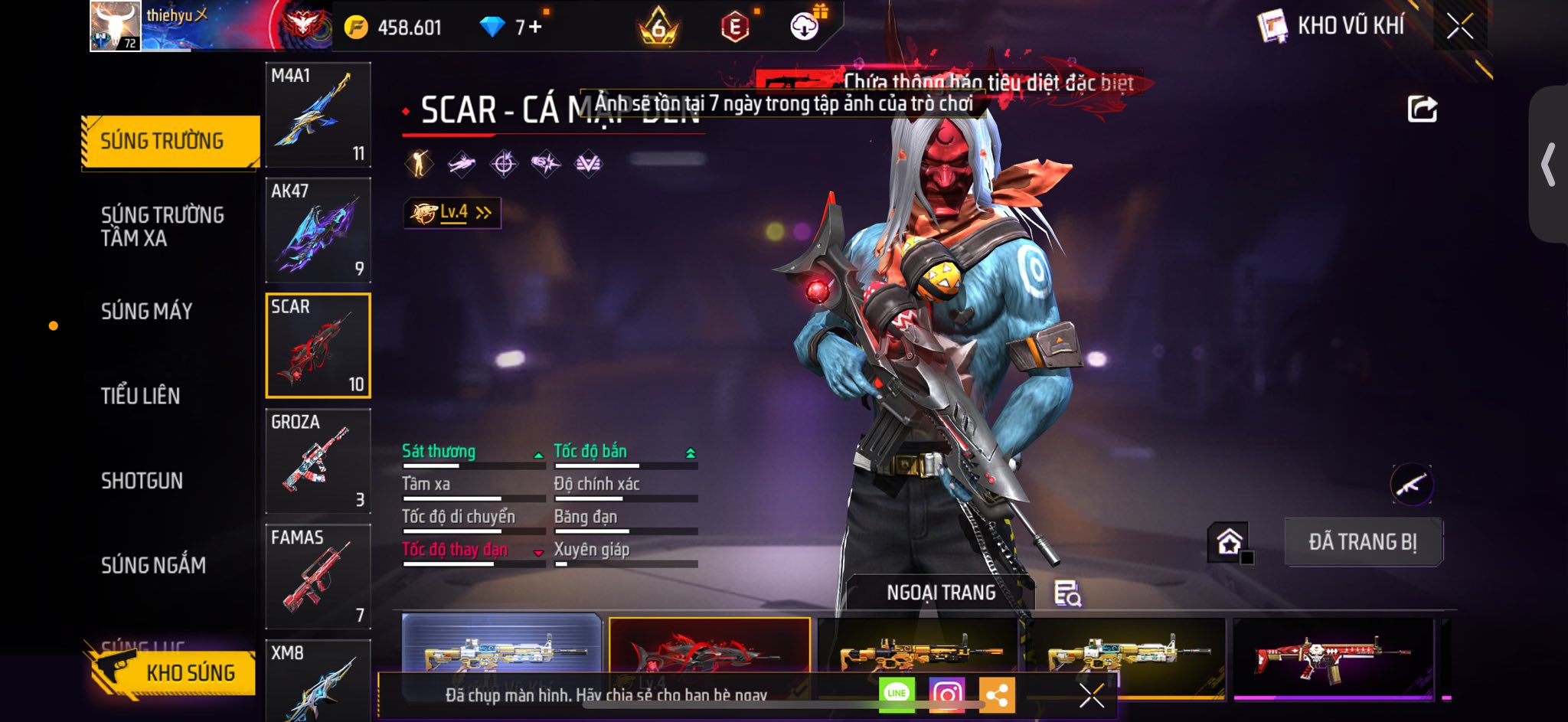
Task: Select the M4A1 weapon tile
Action: tap(318, 115)
